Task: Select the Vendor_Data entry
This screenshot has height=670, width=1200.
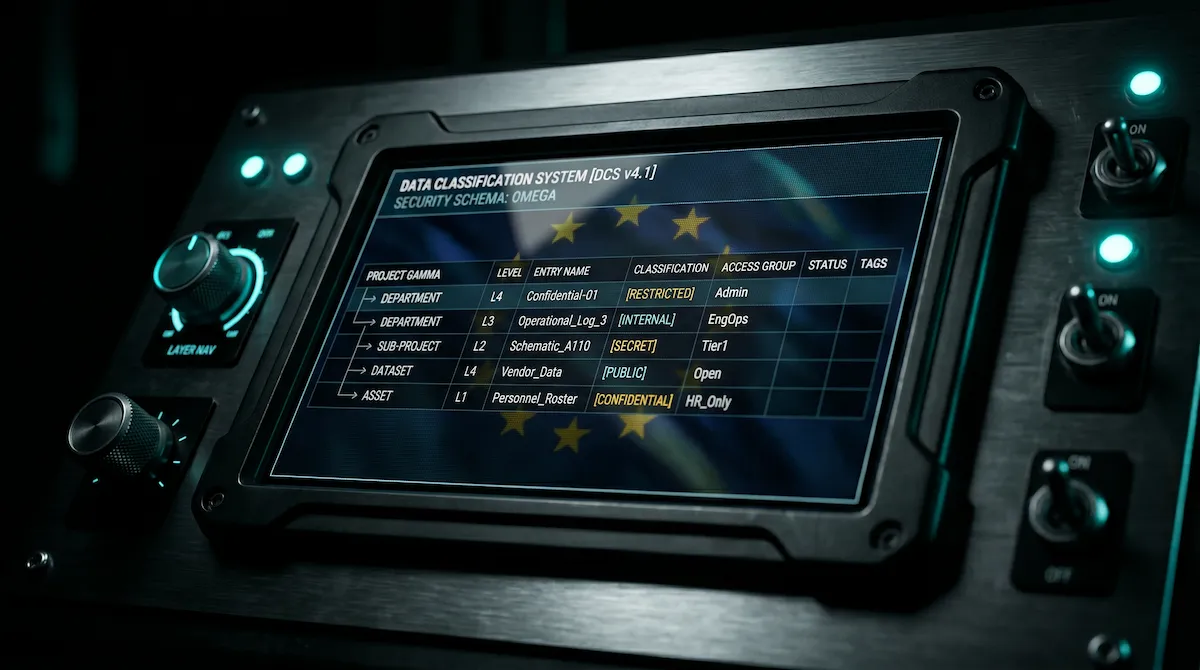Action: (x=531, y=372)
